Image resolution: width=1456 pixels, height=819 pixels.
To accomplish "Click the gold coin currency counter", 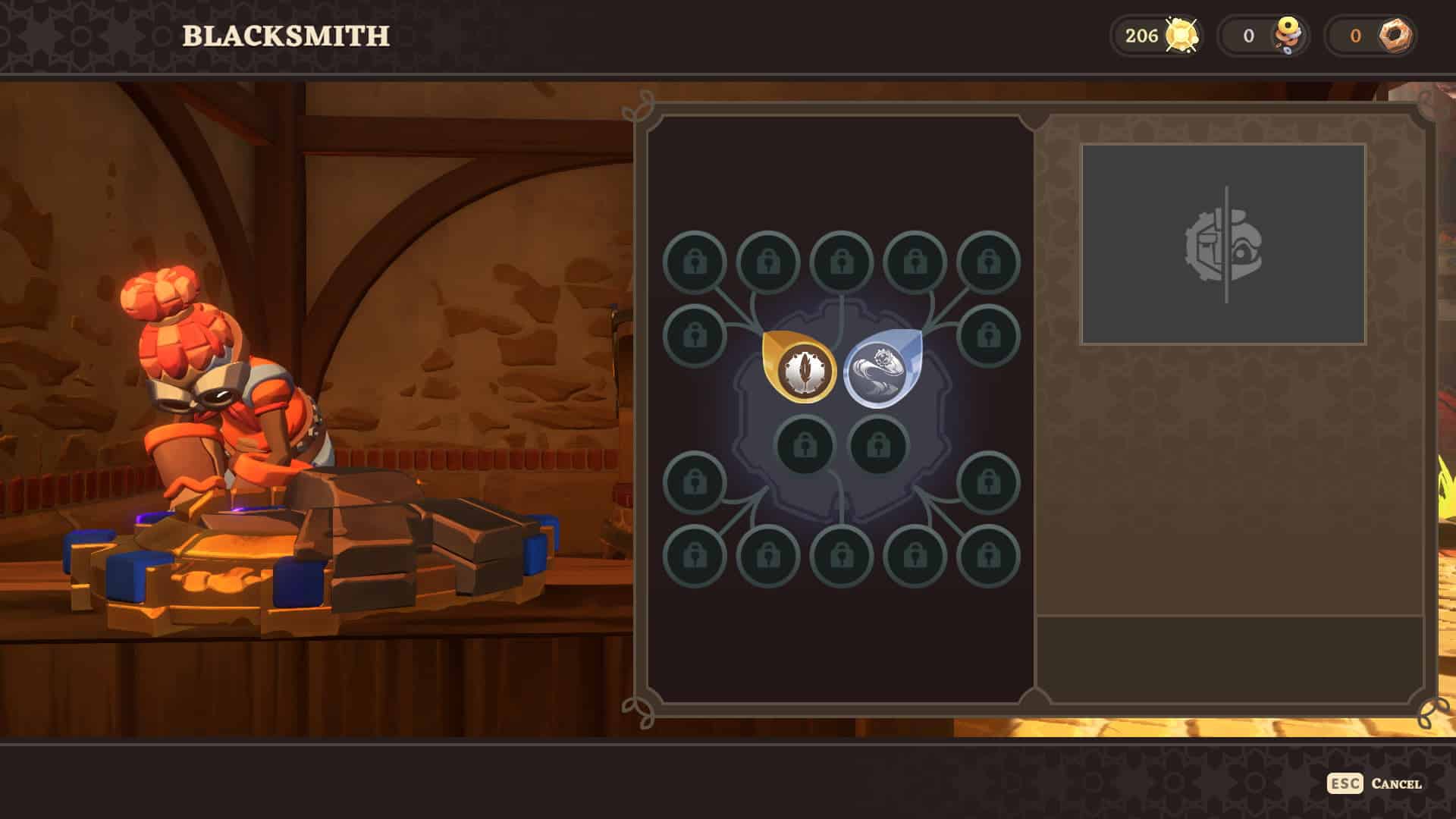I will (1155, 34).
